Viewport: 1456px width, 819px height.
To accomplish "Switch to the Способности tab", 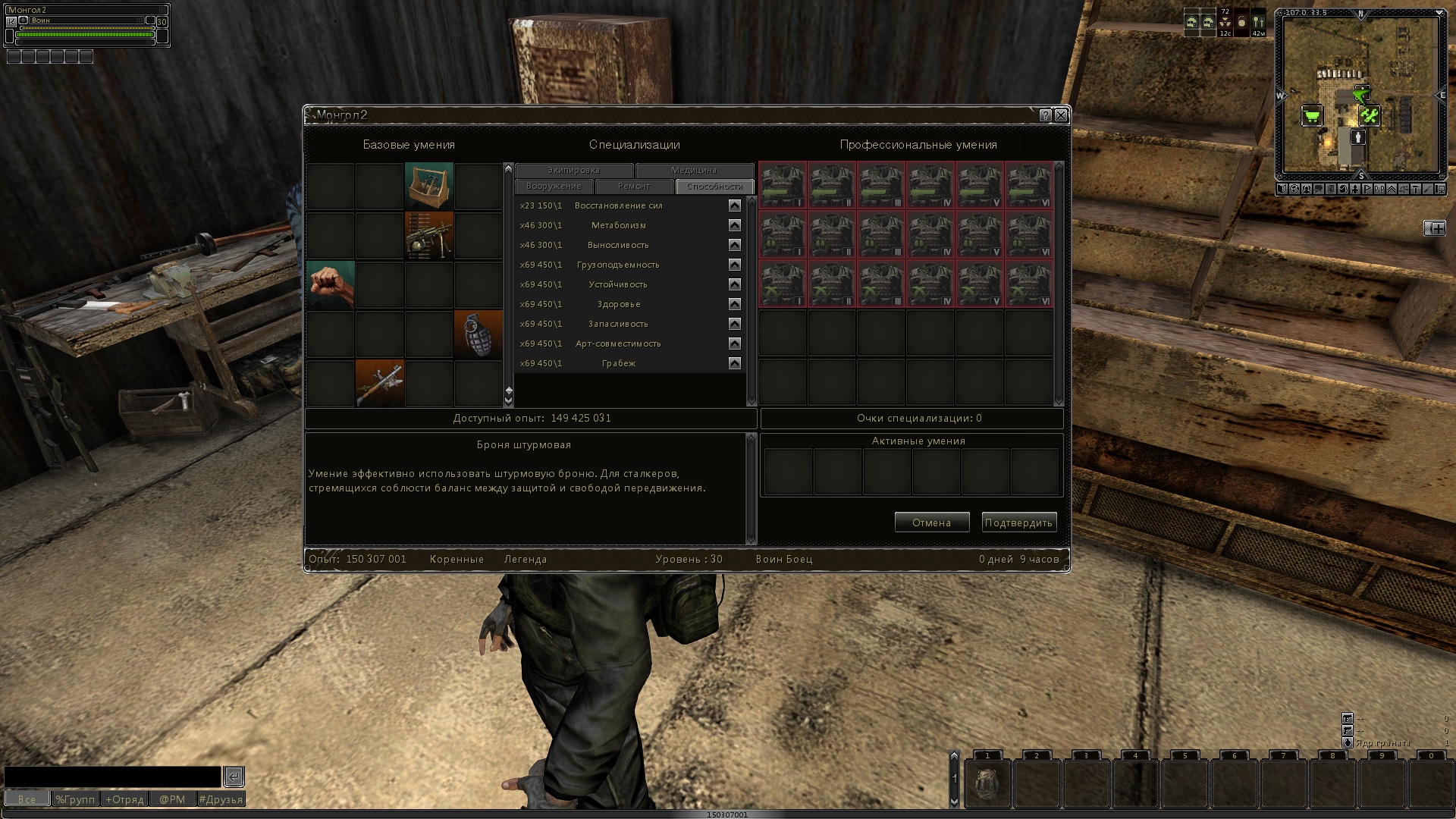I will coord(714,187).
